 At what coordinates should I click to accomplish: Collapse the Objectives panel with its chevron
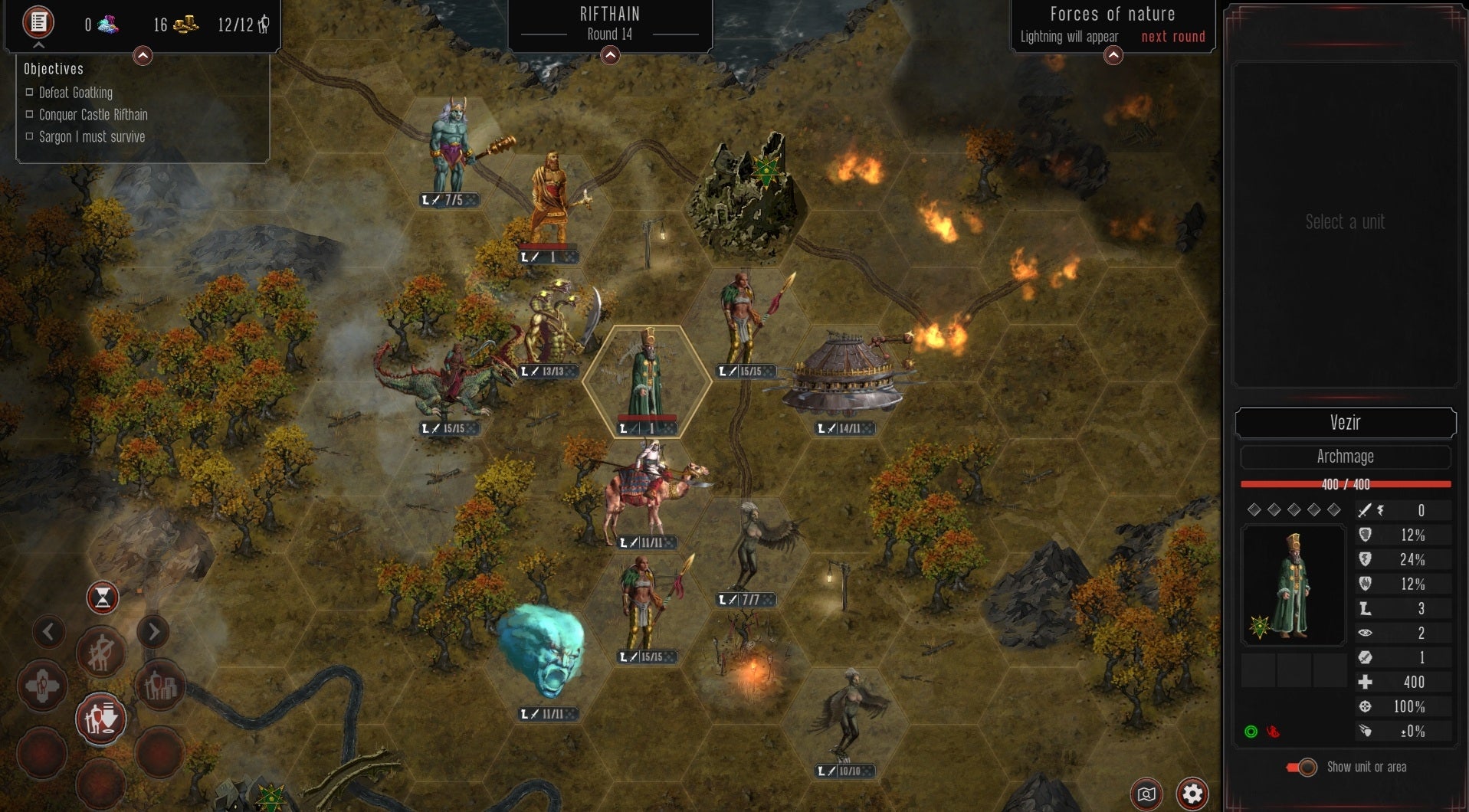click(142, 55)
